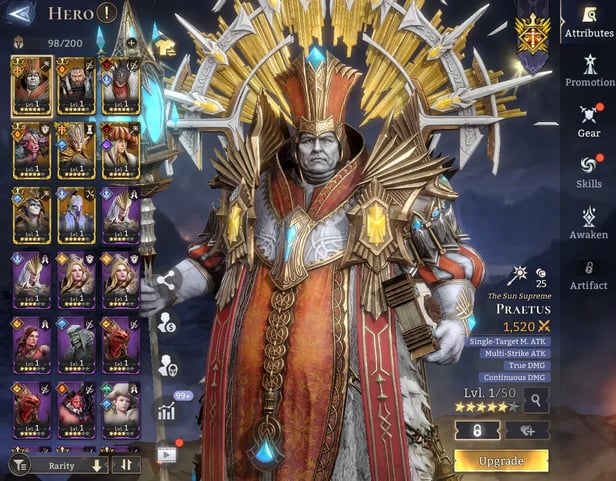This screenshot has height=481, width=616.
Task: Select the Artifact tab
Action: pyautogui.click(x=589, y=273)
